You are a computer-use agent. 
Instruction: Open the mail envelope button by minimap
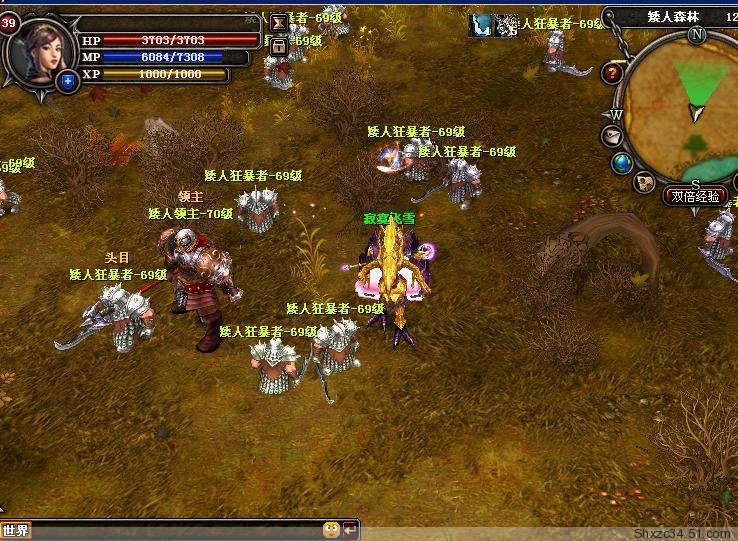point(613,135)
